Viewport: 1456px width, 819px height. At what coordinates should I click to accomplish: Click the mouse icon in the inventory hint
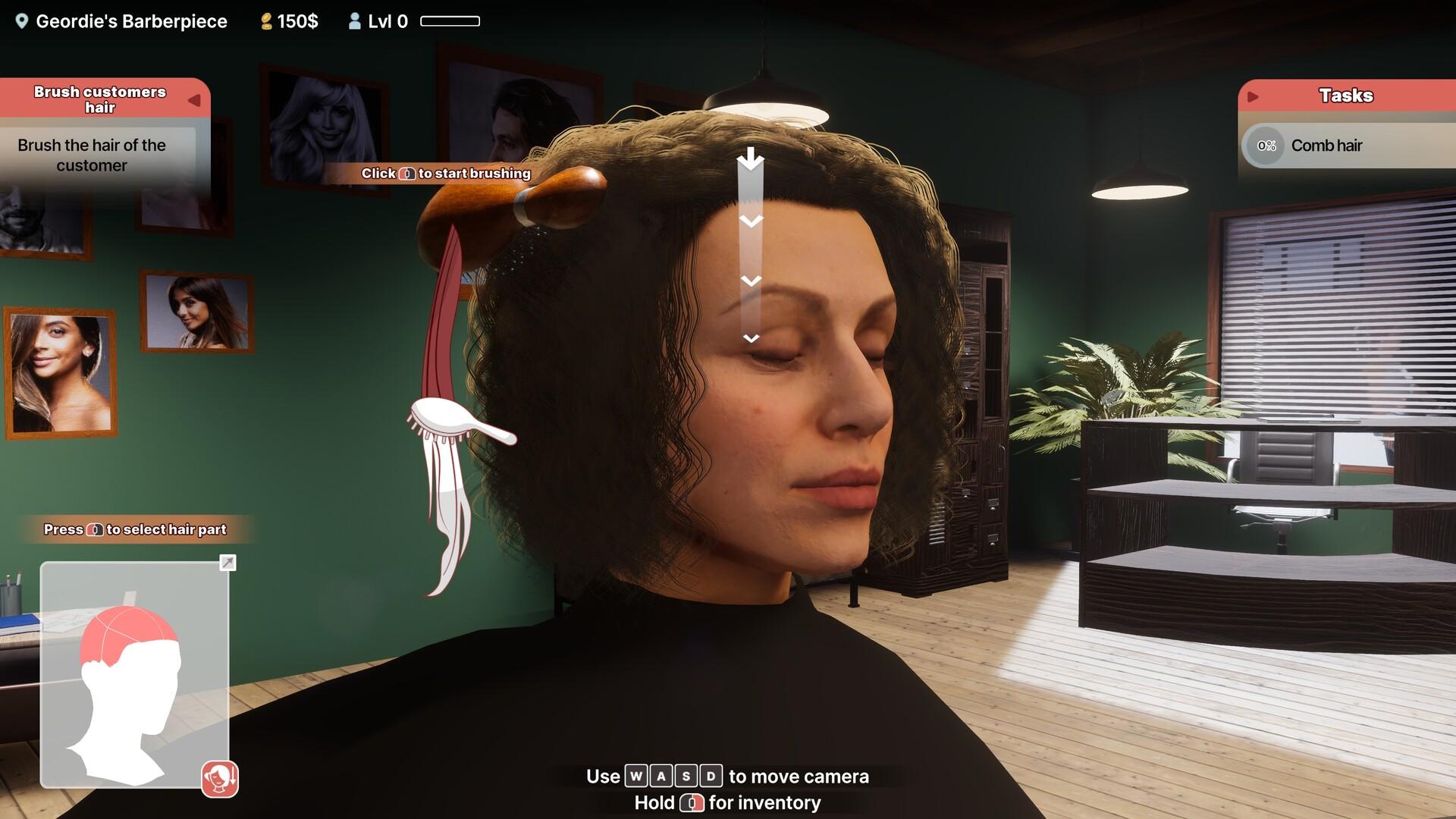(692, 802)
